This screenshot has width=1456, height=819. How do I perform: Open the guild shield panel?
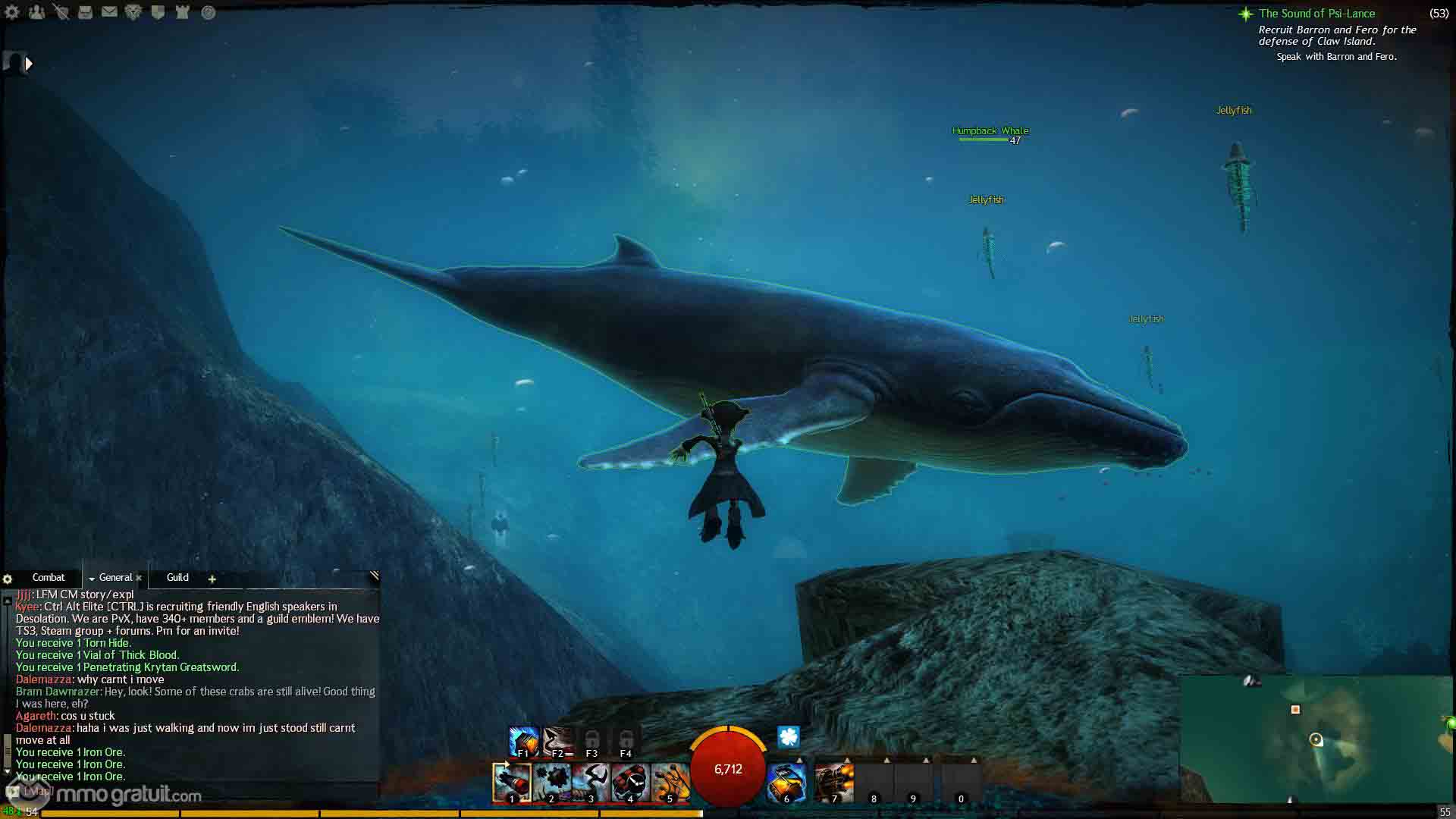tap(158, 12)
